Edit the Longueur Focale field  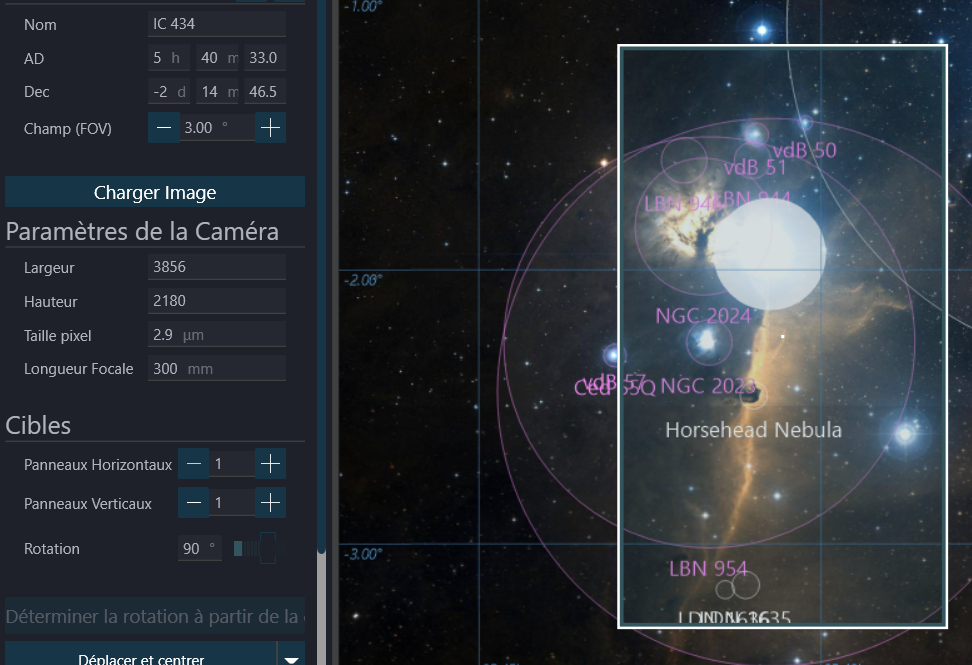coord(216,369)
